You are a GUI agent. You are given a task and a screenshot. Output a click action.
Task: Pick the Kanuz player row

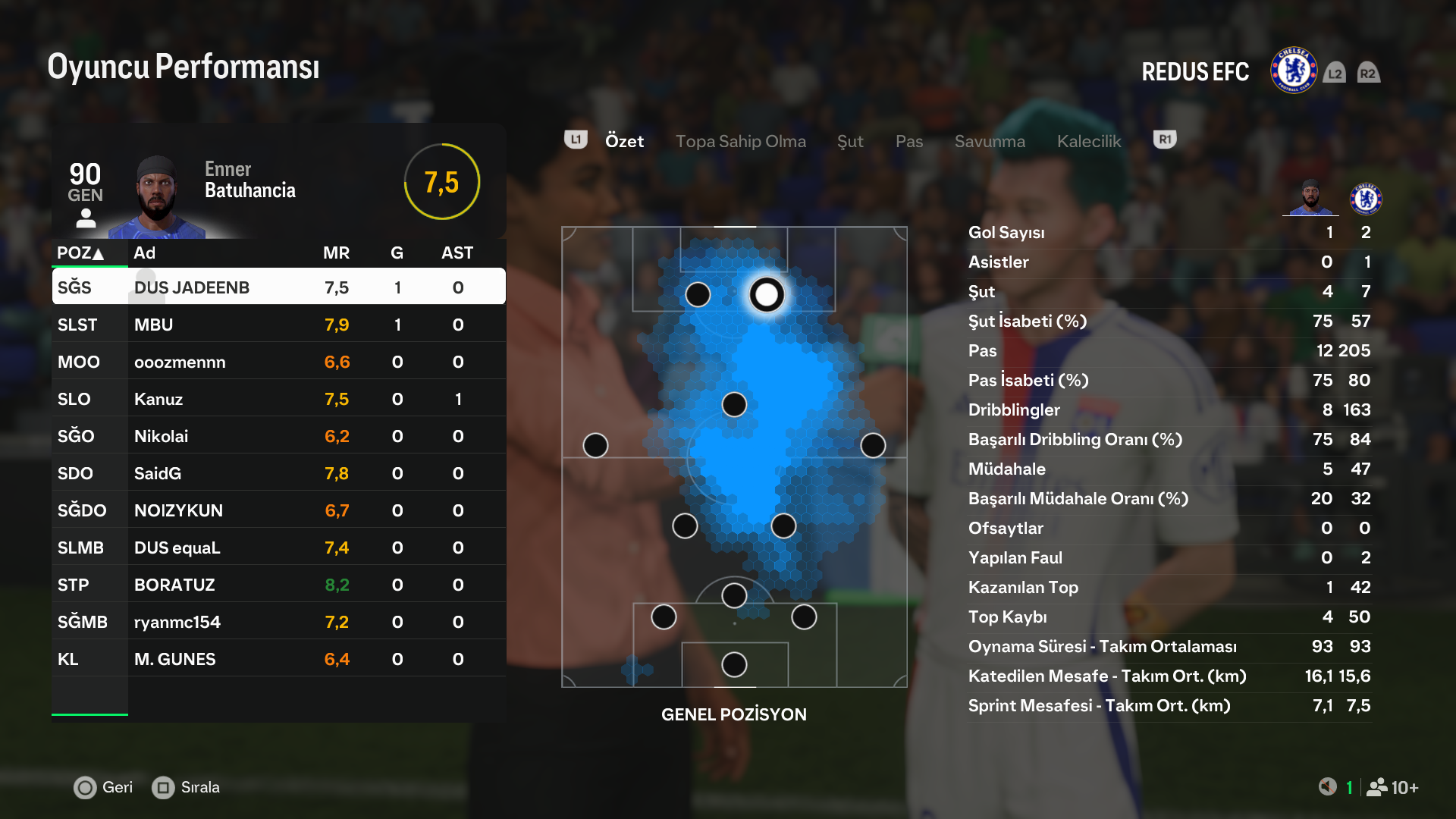pos(278,399)
